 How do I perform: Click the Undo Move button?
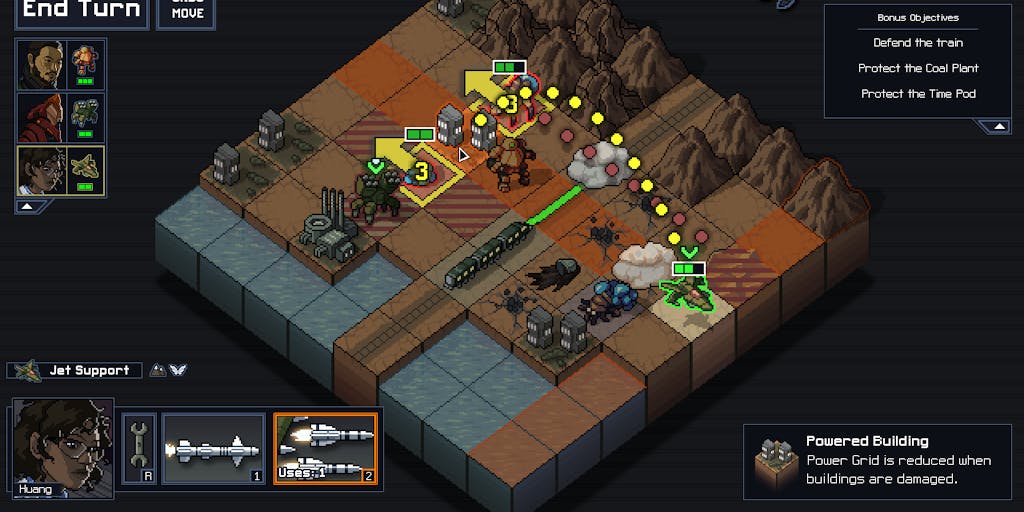coord(187,11)
